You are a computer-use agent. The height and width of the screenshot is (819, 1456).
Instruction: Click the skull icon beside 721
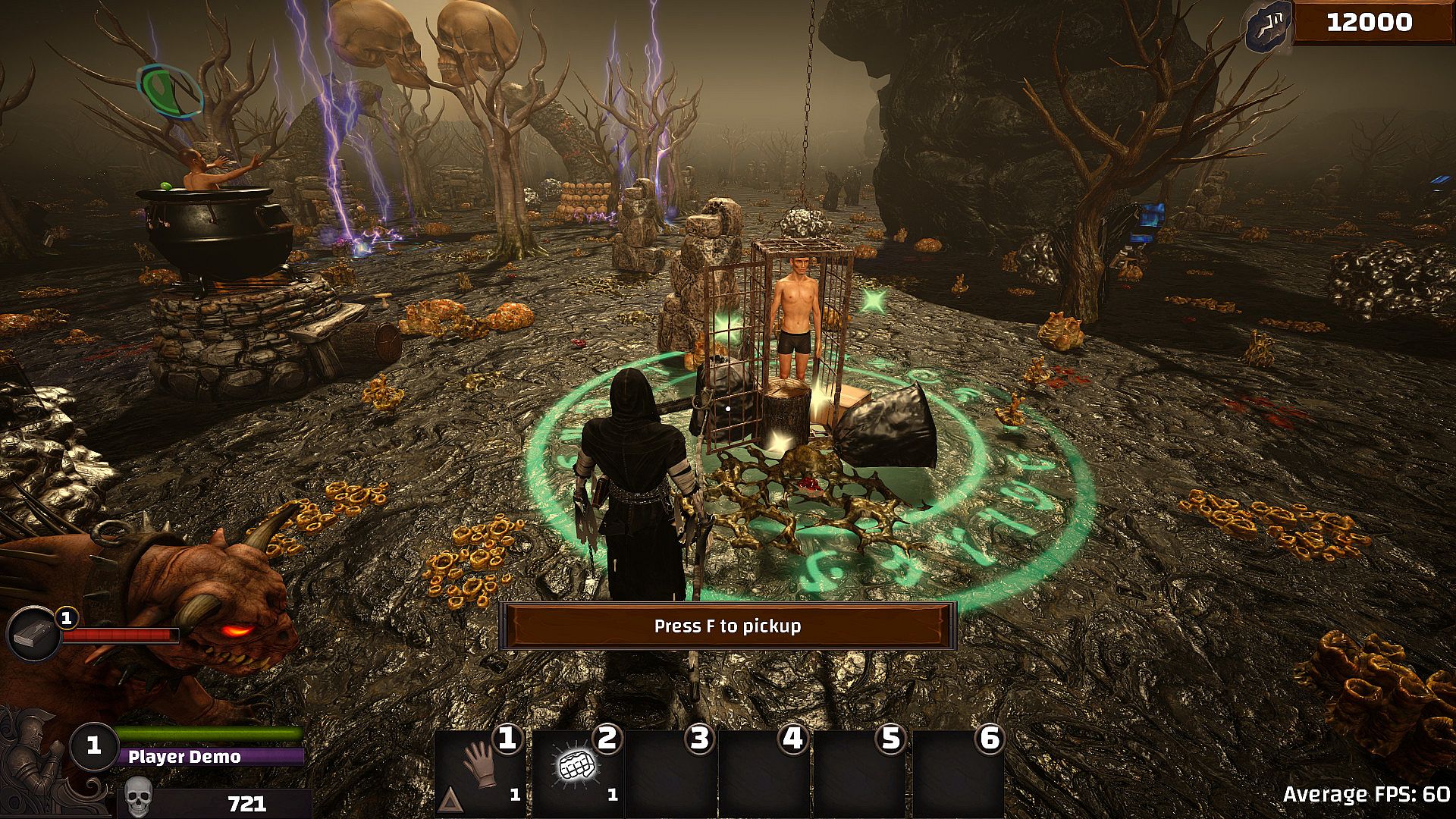click(x=139, y=799)
